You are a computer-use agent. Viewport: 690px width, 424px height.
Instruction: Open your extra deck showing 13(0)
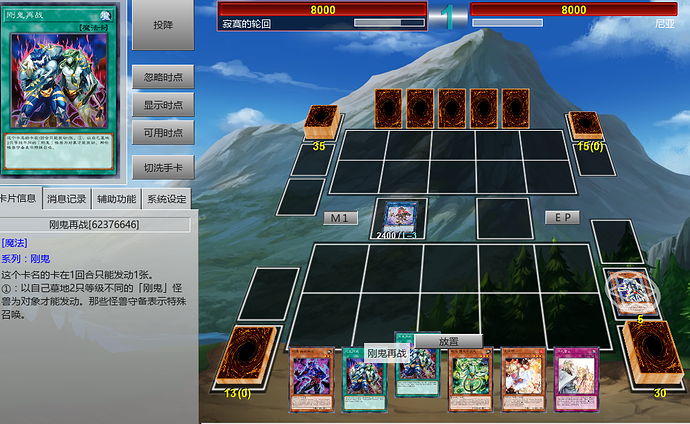[x=241, y=355]
